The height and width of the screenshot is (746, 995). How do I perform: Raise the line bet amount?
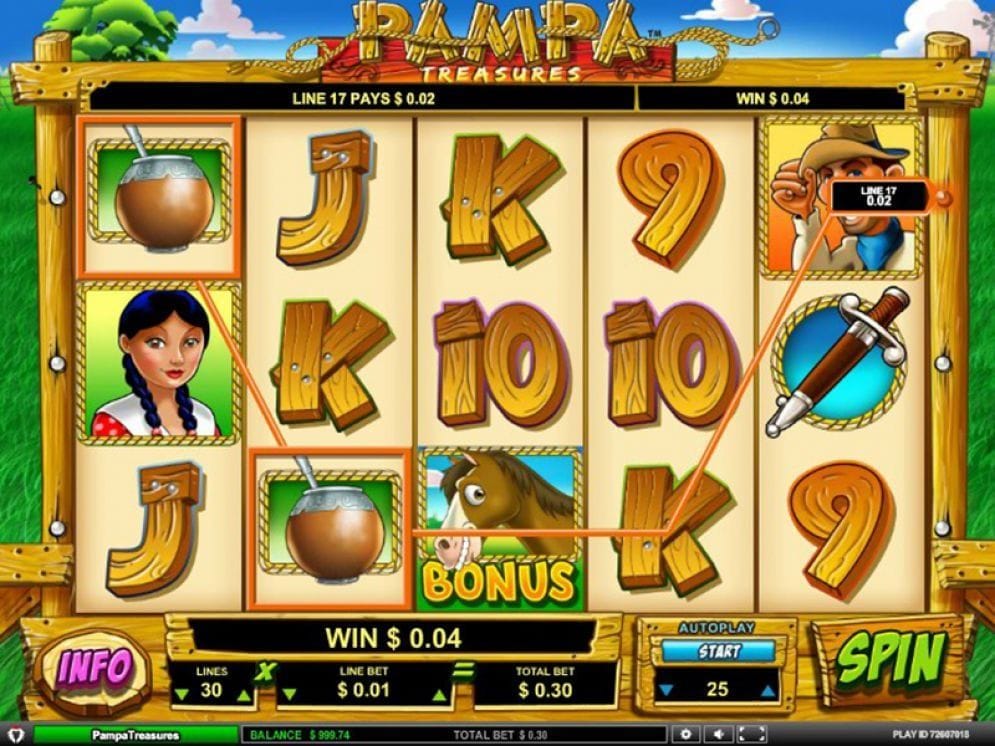pyautogui.click(x=437, y=693)
